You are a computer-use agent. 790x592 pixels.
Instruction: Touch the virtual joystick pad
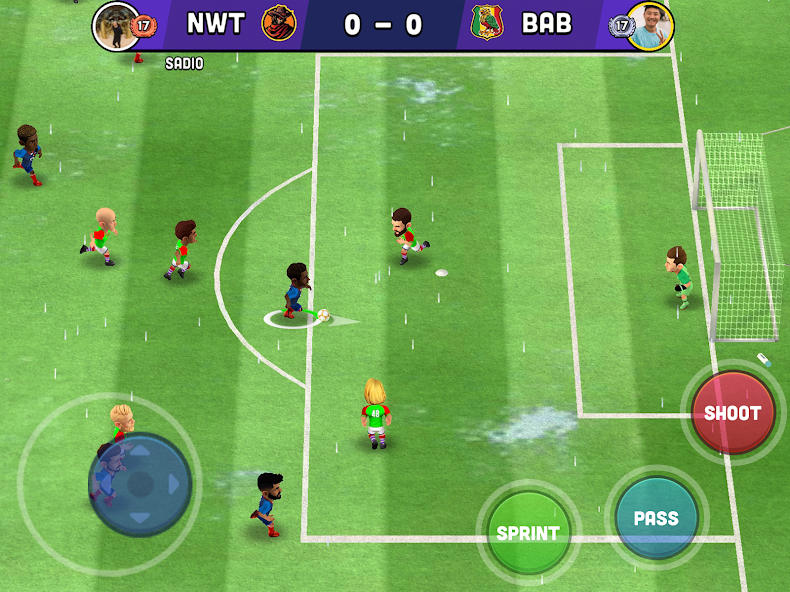(140, 484)
